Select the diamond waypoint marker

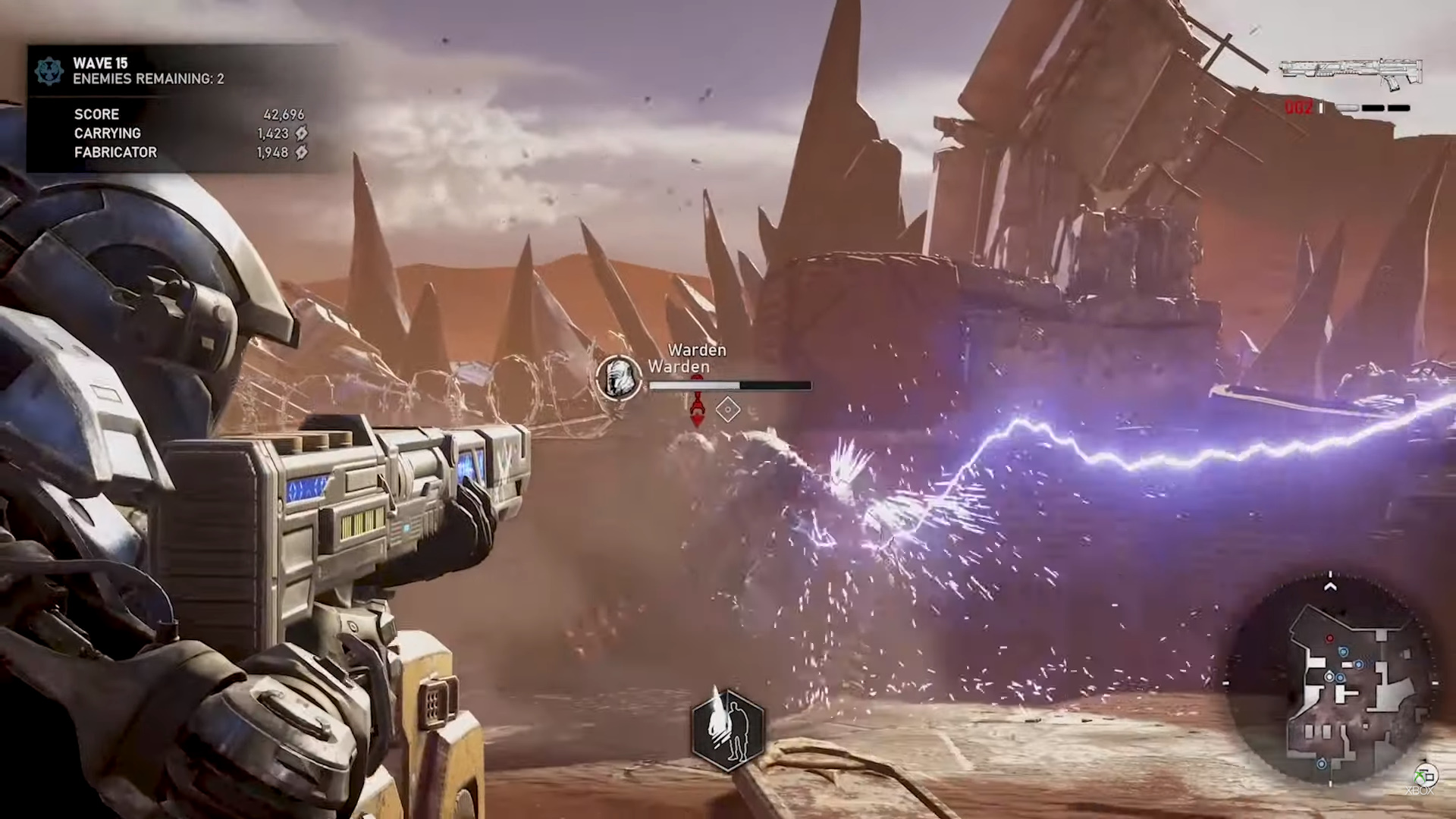(x=728, y=409)
